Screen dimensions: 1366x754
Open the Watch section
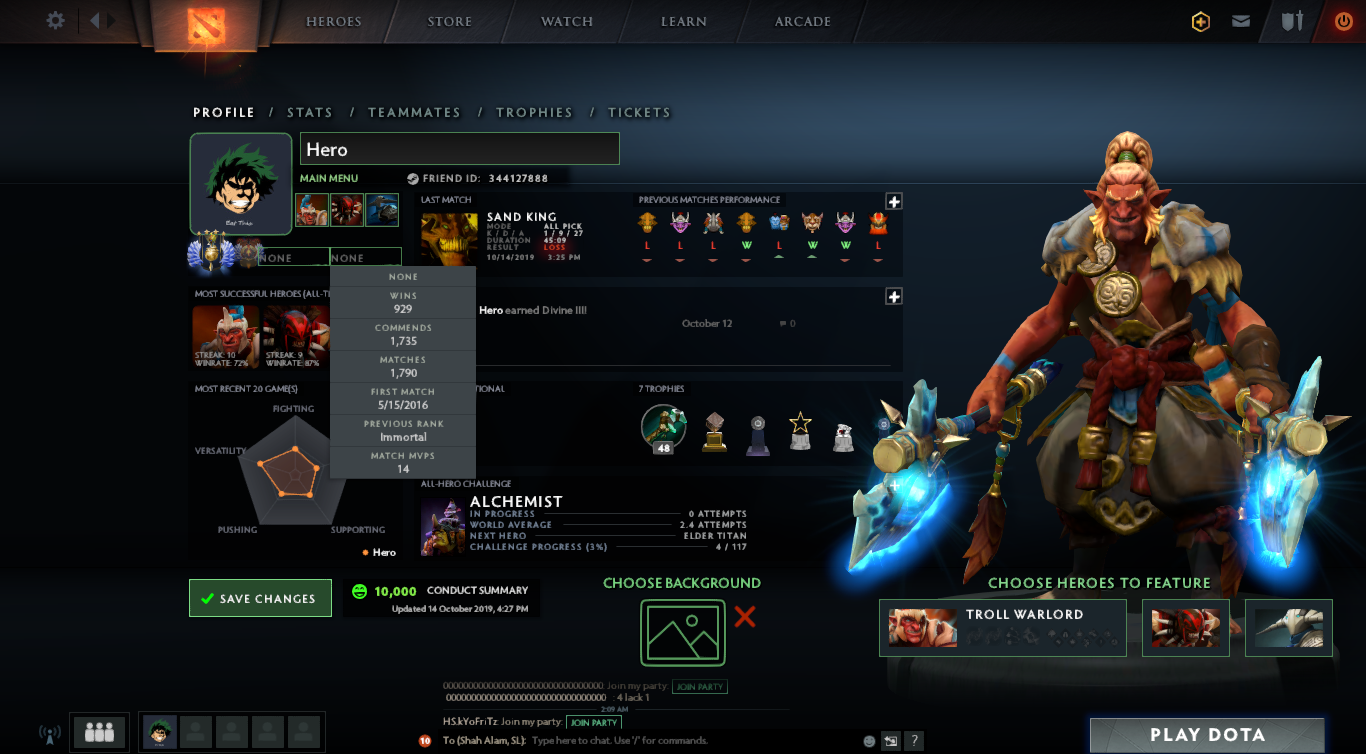[567, 22]
